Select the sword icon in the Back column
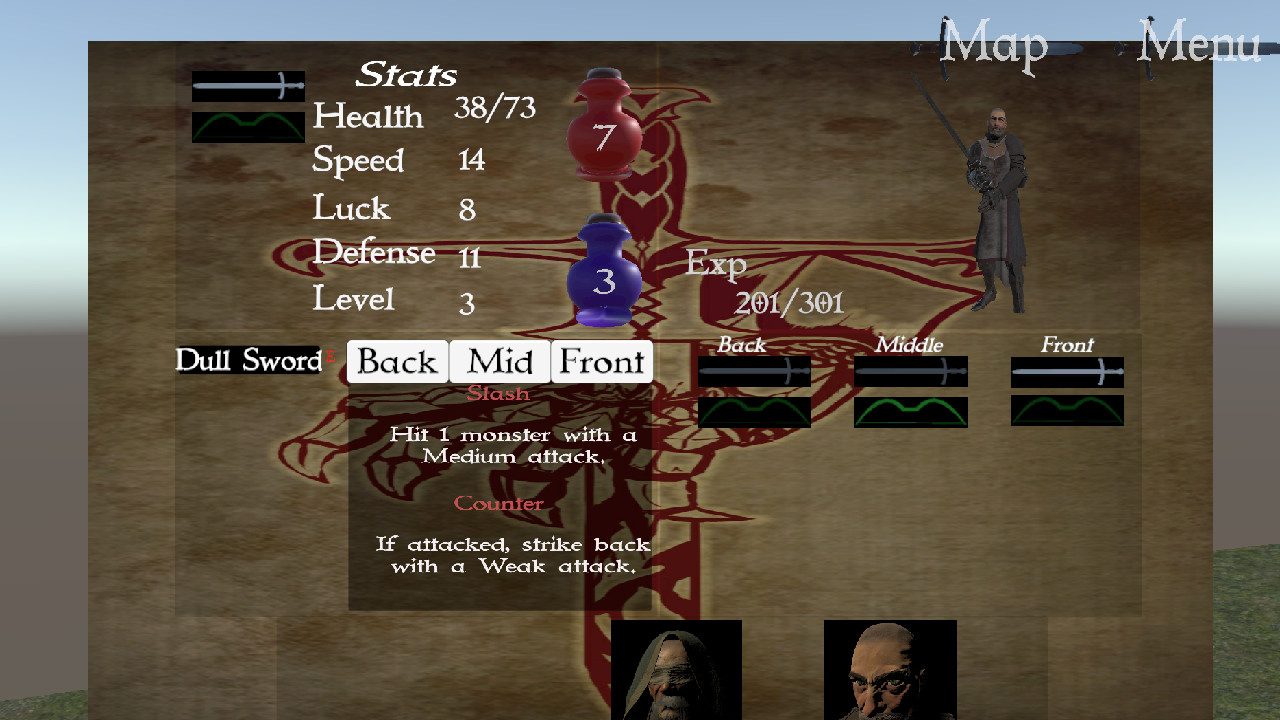 point(754,372)
